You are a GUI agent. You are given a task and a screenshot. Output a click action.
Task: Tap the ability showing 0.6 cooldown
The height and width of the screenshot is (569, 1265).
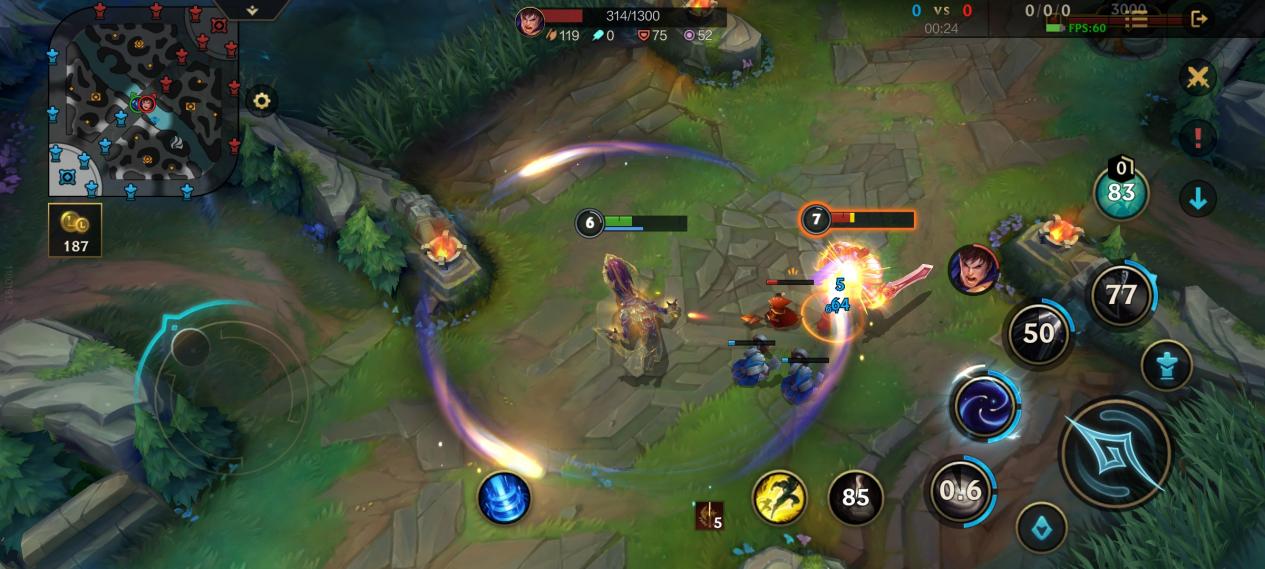(961, 490)
